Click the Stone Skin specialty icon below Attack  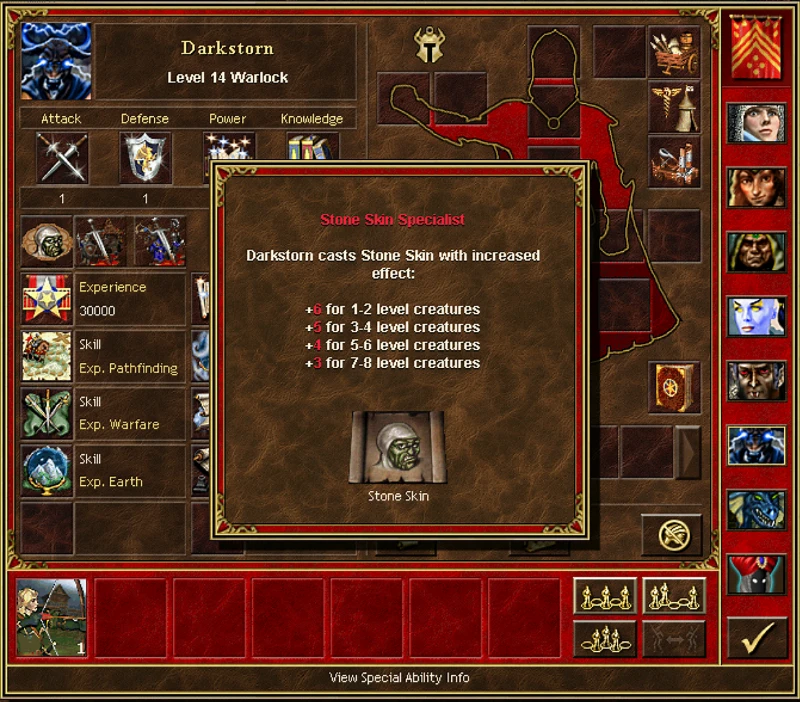tap(46, 241)
